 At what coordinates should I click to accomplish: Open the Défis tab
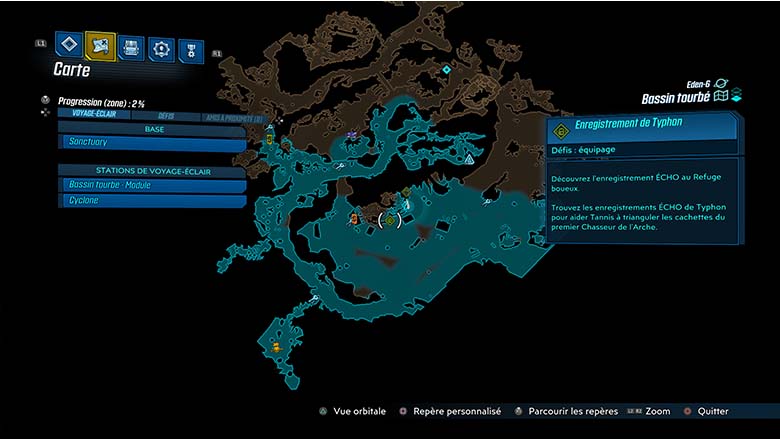pos(166,115)
